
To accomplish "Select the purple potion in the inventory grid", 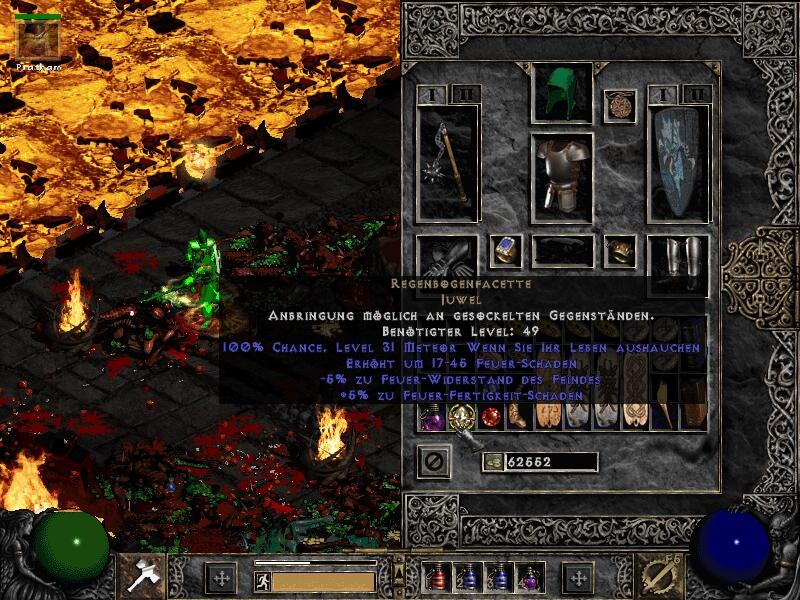I will click(432, 416).
